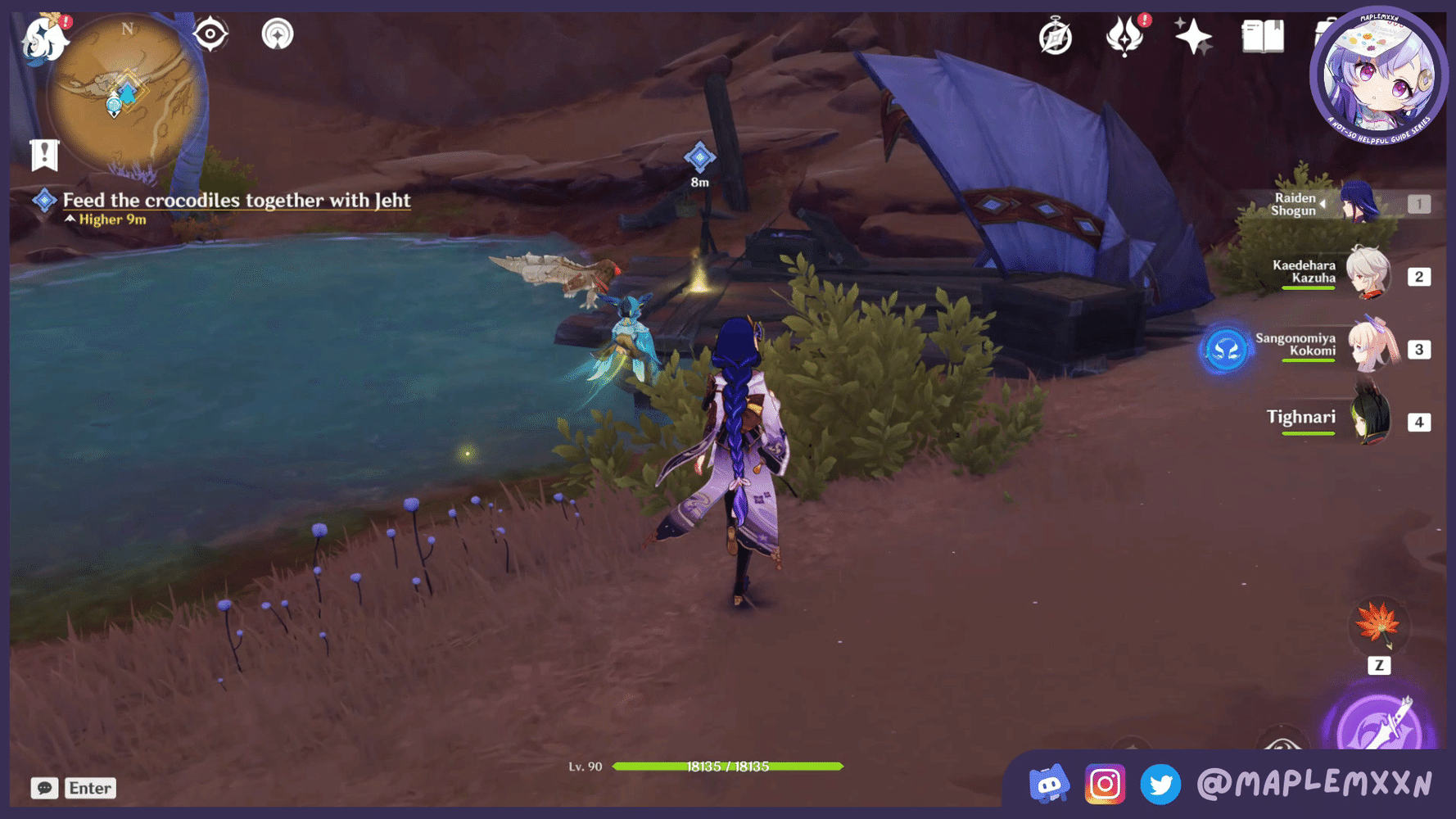Open the Adventurer Handbook book icon

coord(1262,35)
